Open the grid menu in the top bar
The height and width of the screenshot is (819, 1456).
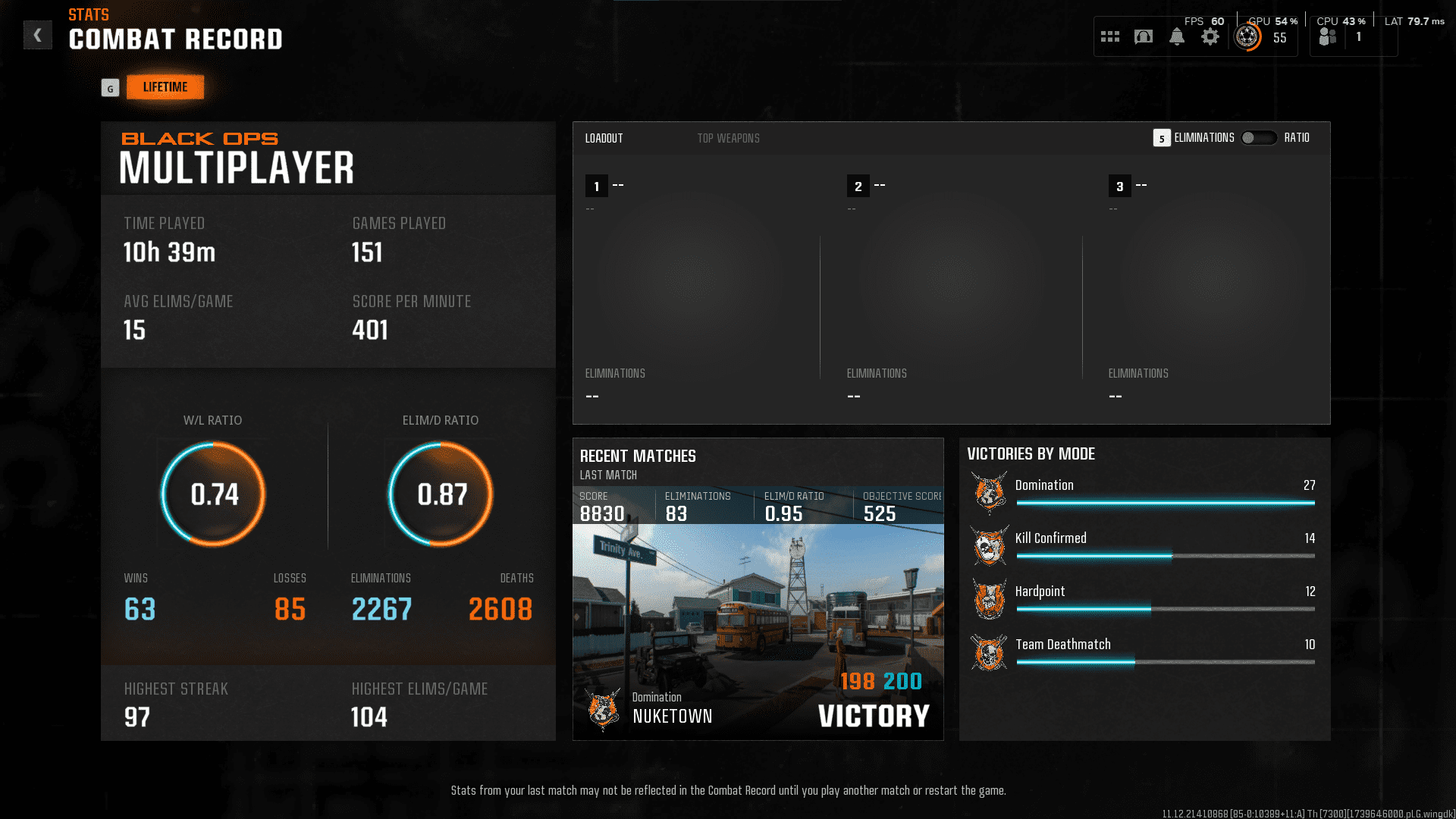1109,36
